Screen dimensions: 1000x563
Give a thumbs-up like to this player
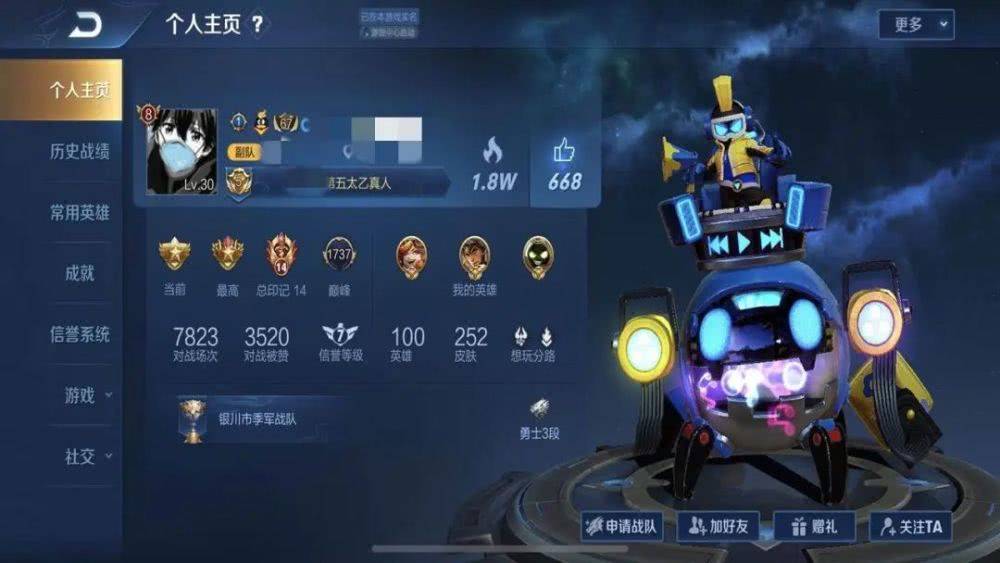tap(564, 165)
